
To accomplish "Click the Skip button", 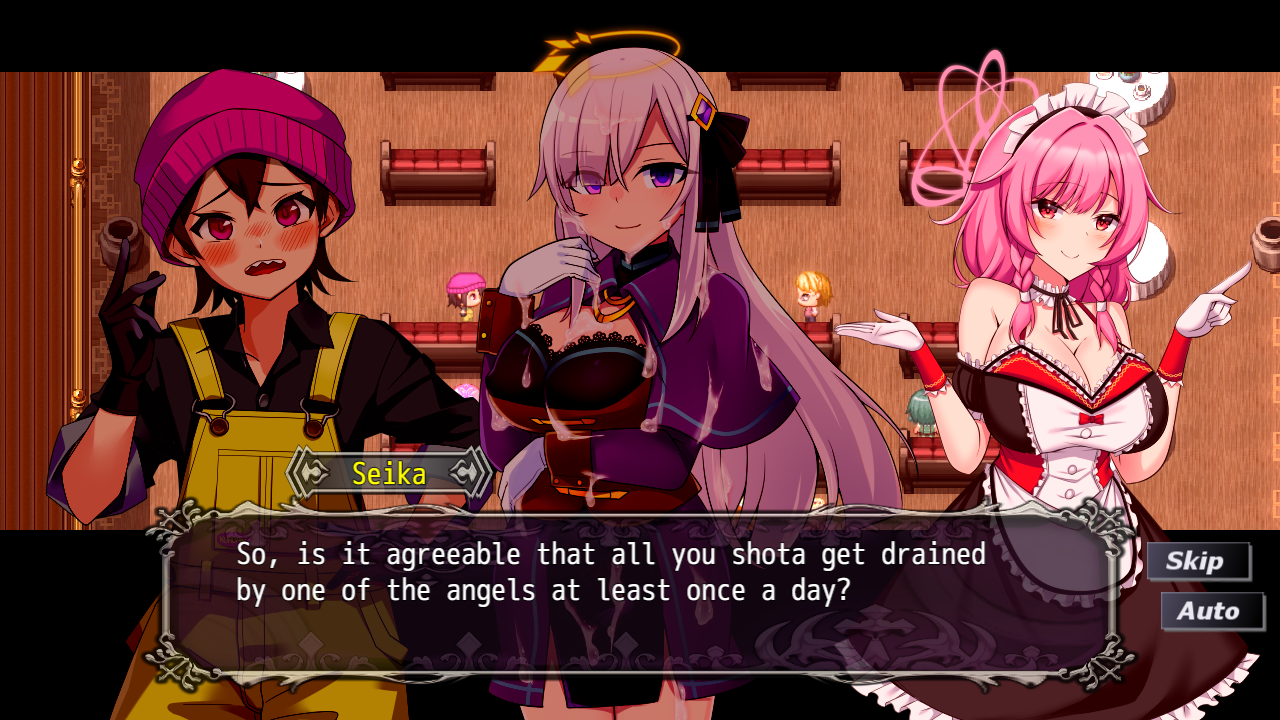I will pyautogui.click(x=1197, y=561).
